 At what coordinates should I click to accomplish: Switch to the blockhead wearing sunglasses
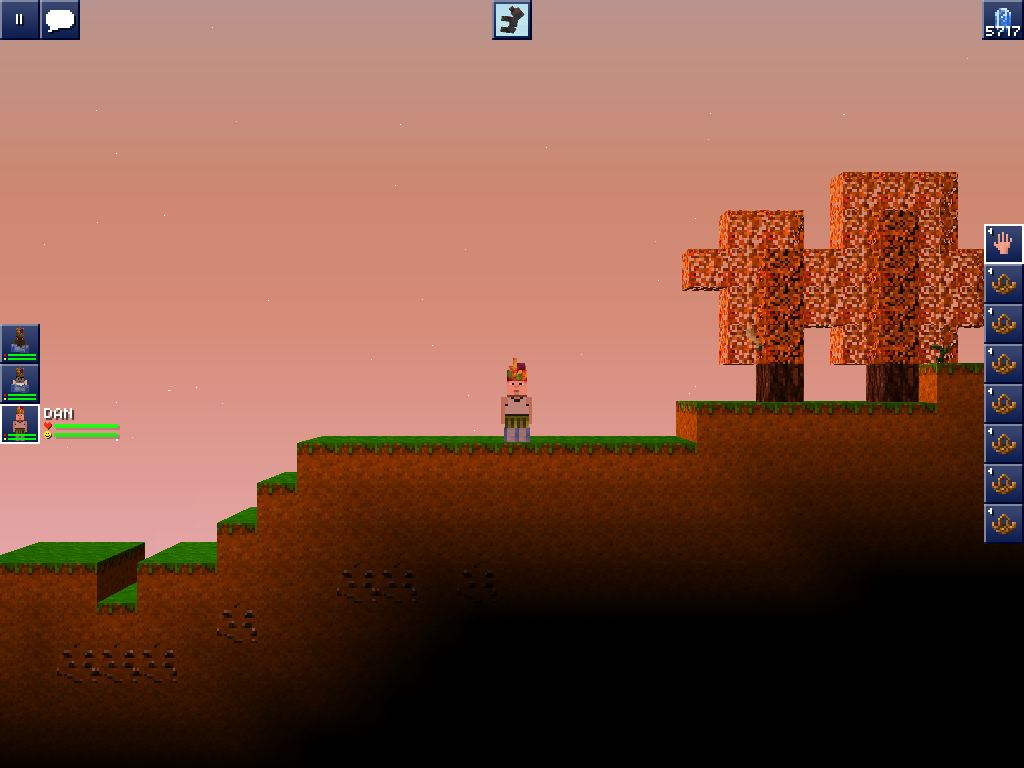[x=20, y=383]
